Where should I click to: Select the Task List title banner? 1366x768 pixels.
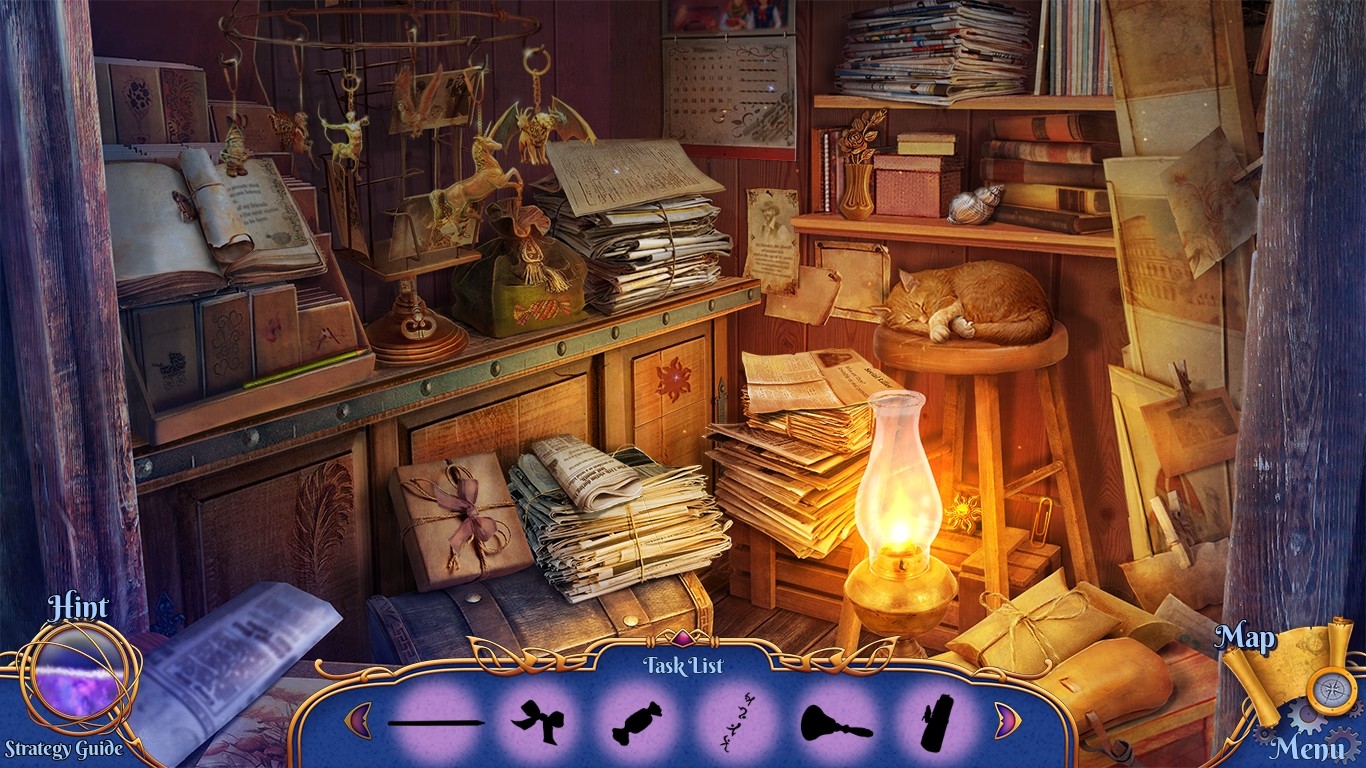pos(683,666)
